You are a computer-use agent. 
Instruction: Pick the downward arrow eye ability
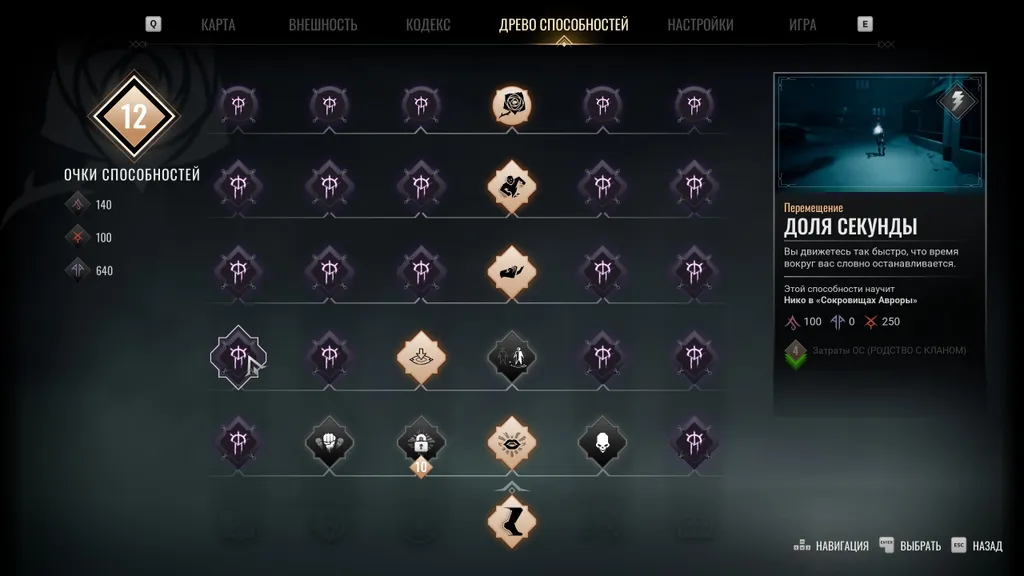(420, 354)
